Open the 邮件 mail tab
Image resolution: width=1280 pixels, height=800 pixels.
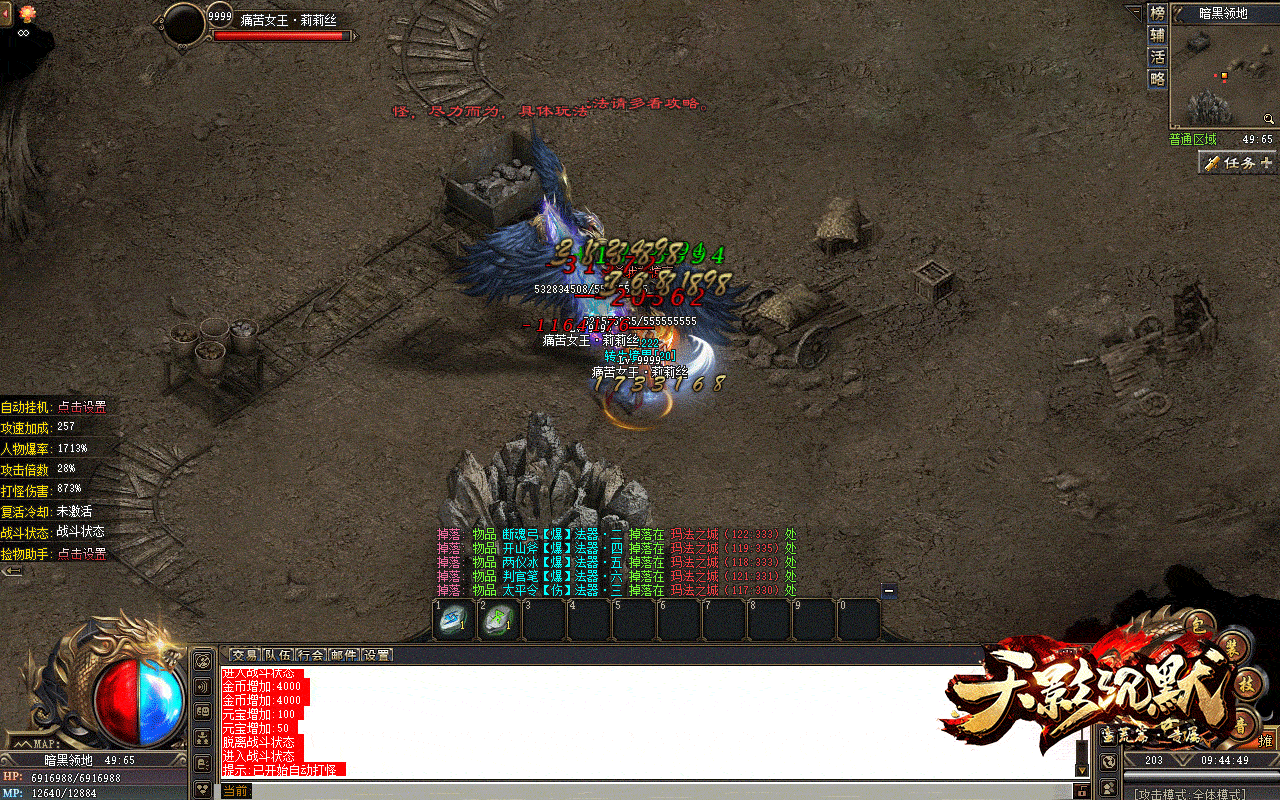click(344, 655)
